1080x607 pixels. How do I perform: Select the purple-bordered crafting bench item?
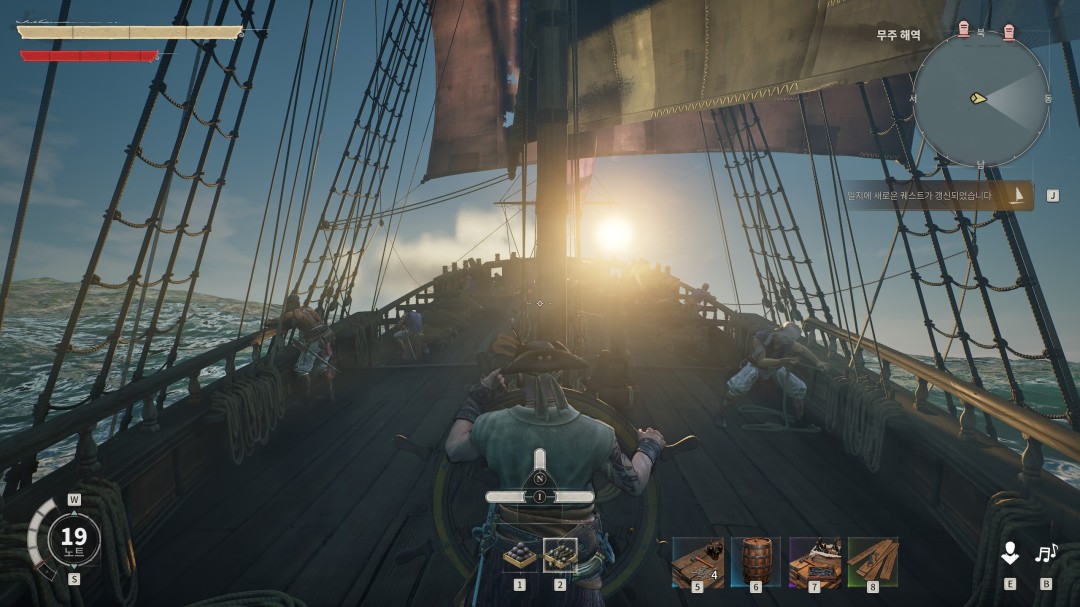click(814, 561)
